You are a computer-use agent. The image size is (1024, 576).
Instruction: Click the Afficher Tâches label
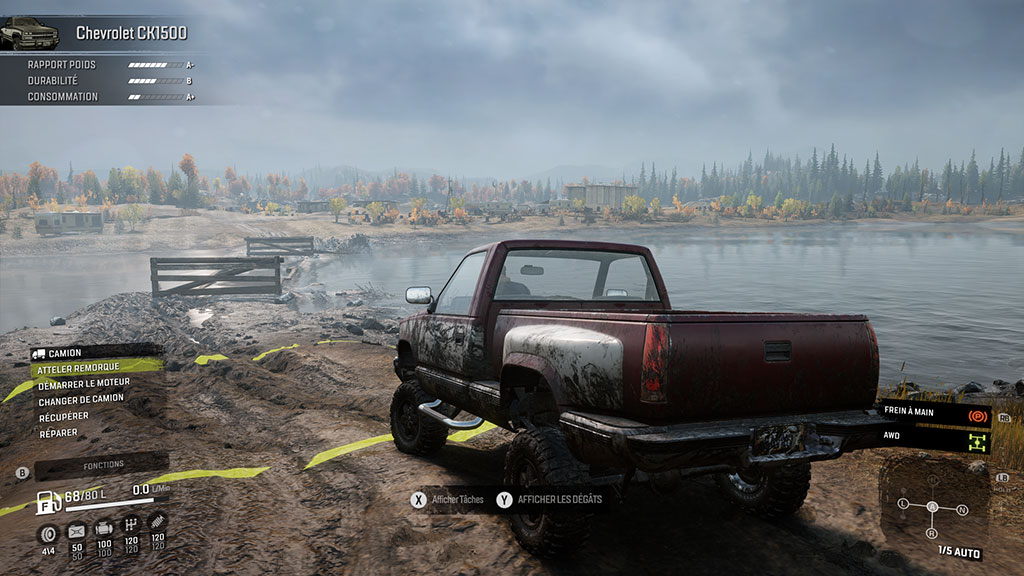coord(457,499)
